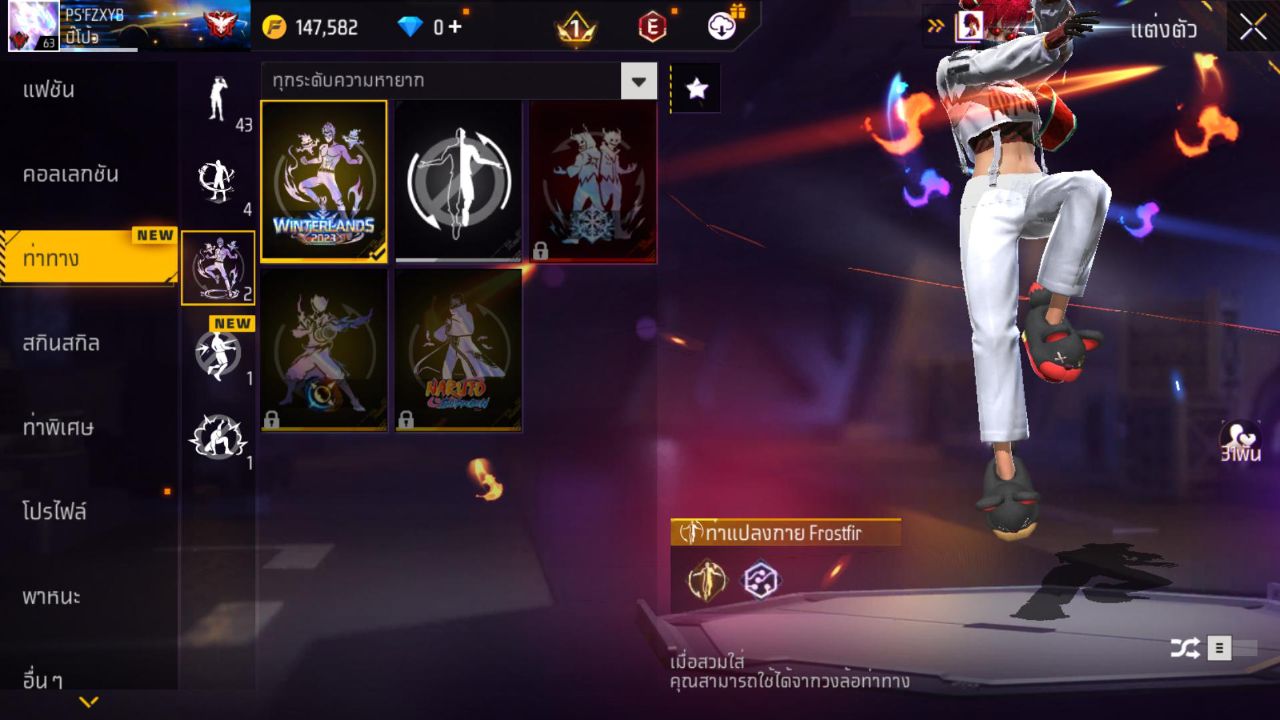1280x720 pixels.
Task: Select the pose subcategory icon showing 2 items
Action: click(218, 265)
